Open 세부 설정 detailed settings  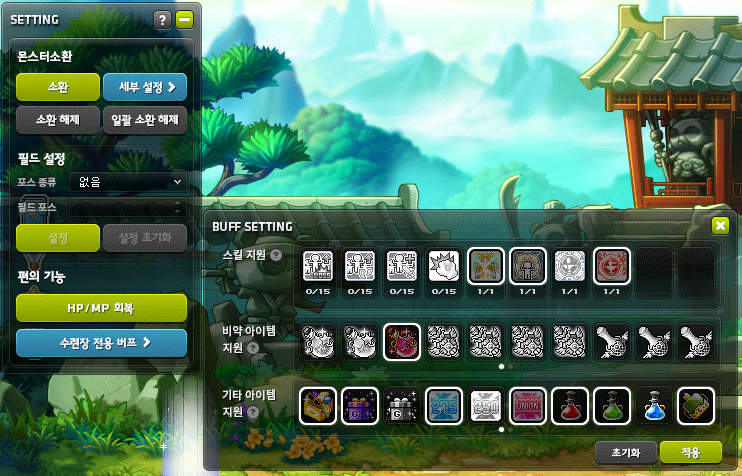tap(145, 87)
